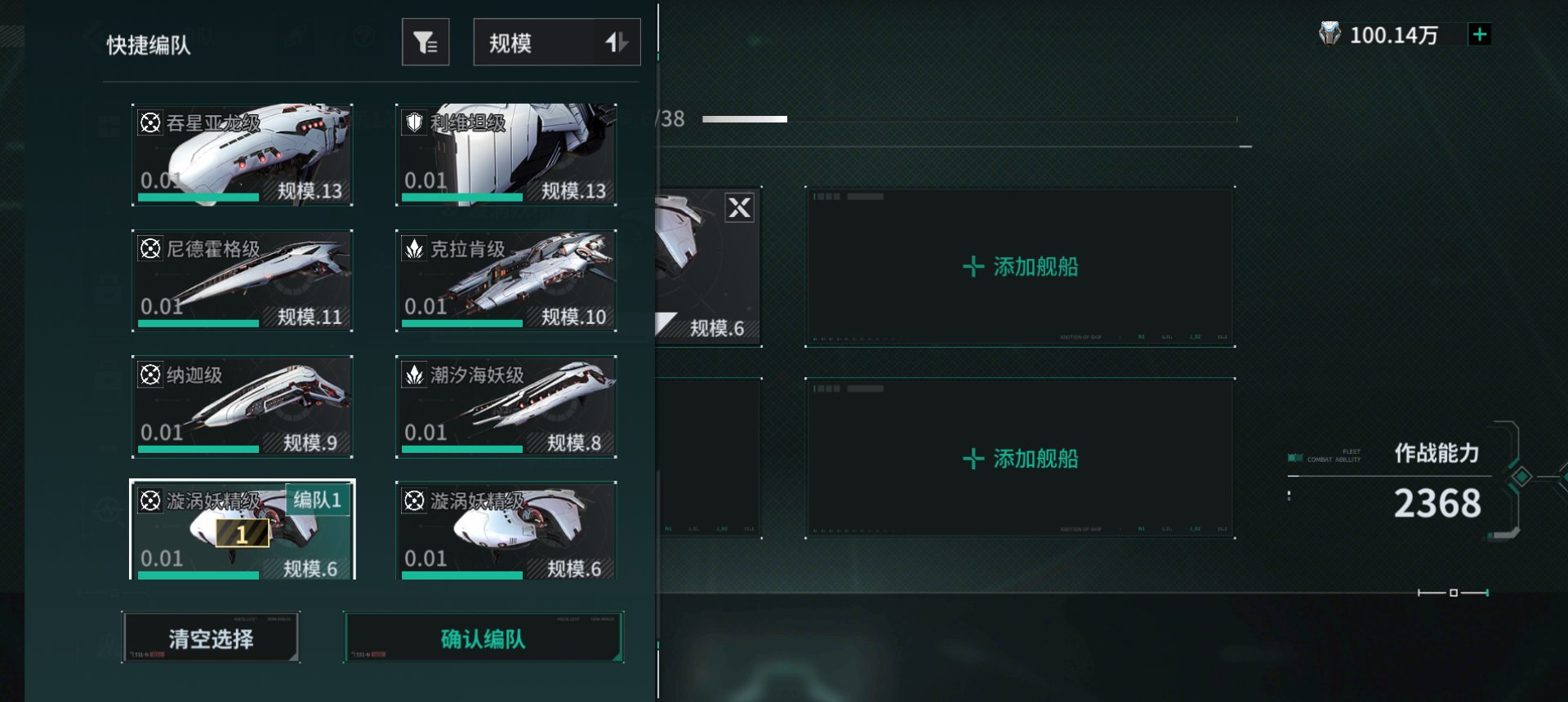Click the X icon to remove deployed ship
This screenshot has height=702, width=1568.
(x=739, y=207)
